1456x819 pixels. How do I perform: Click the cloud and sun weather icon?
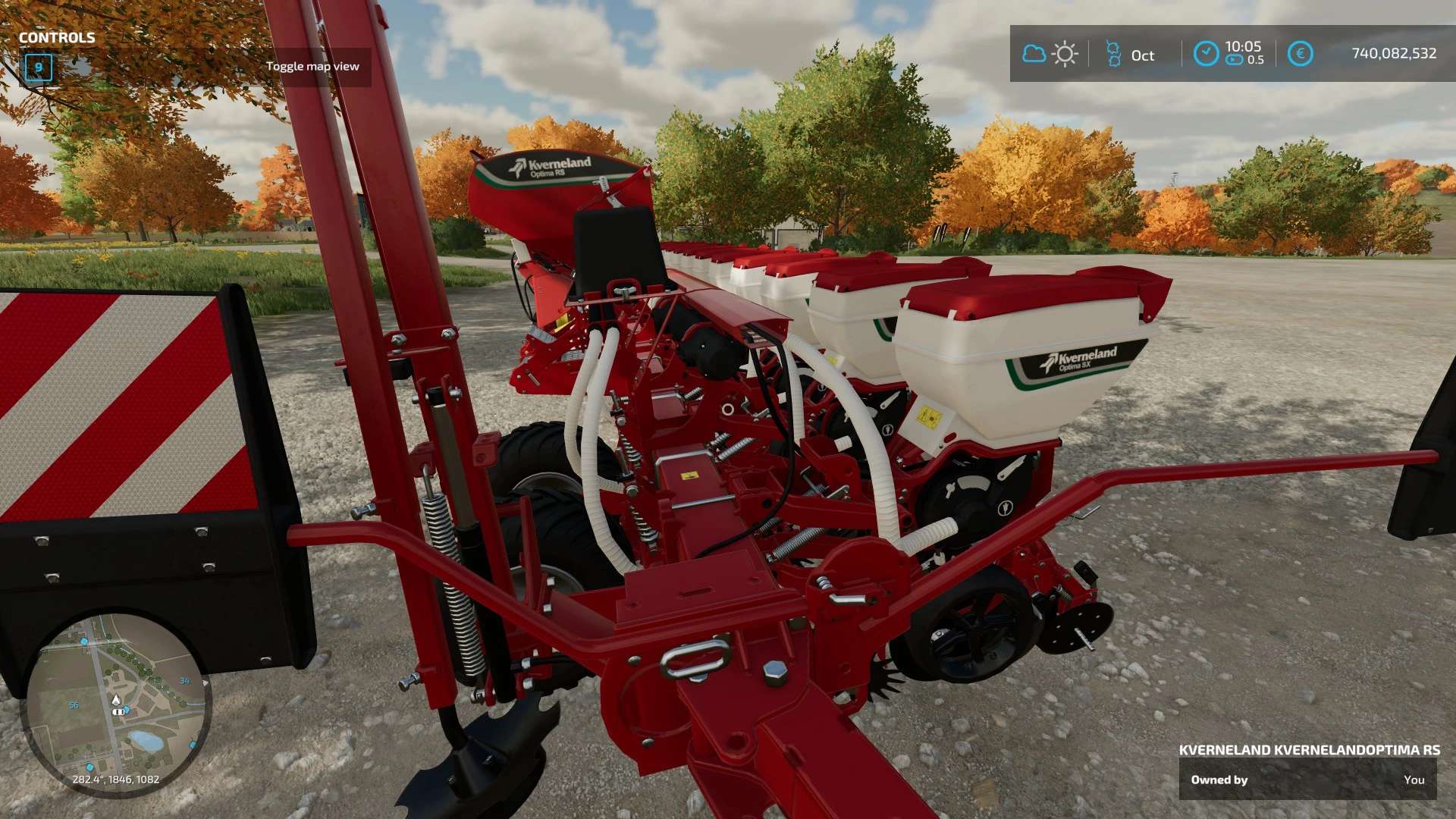pos(1050,54)
